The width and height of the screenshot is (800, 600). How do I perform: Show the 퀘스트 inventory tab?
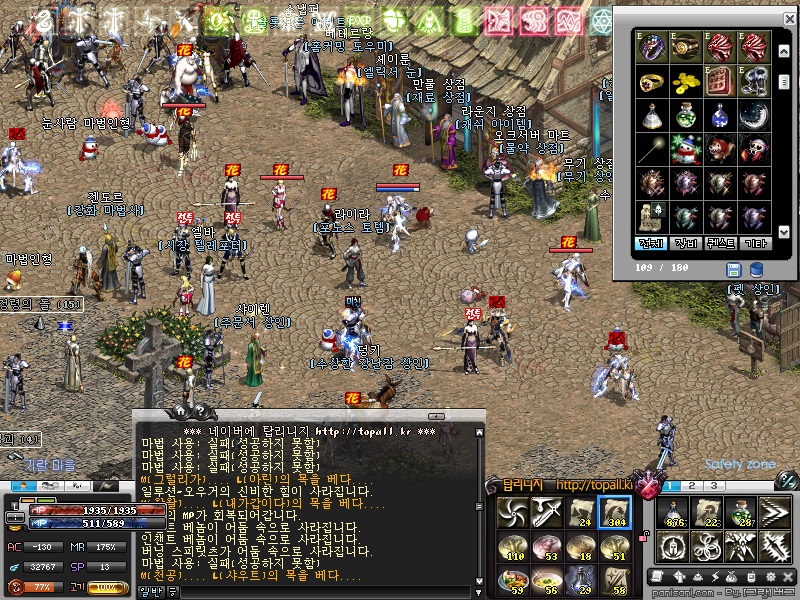720,244
